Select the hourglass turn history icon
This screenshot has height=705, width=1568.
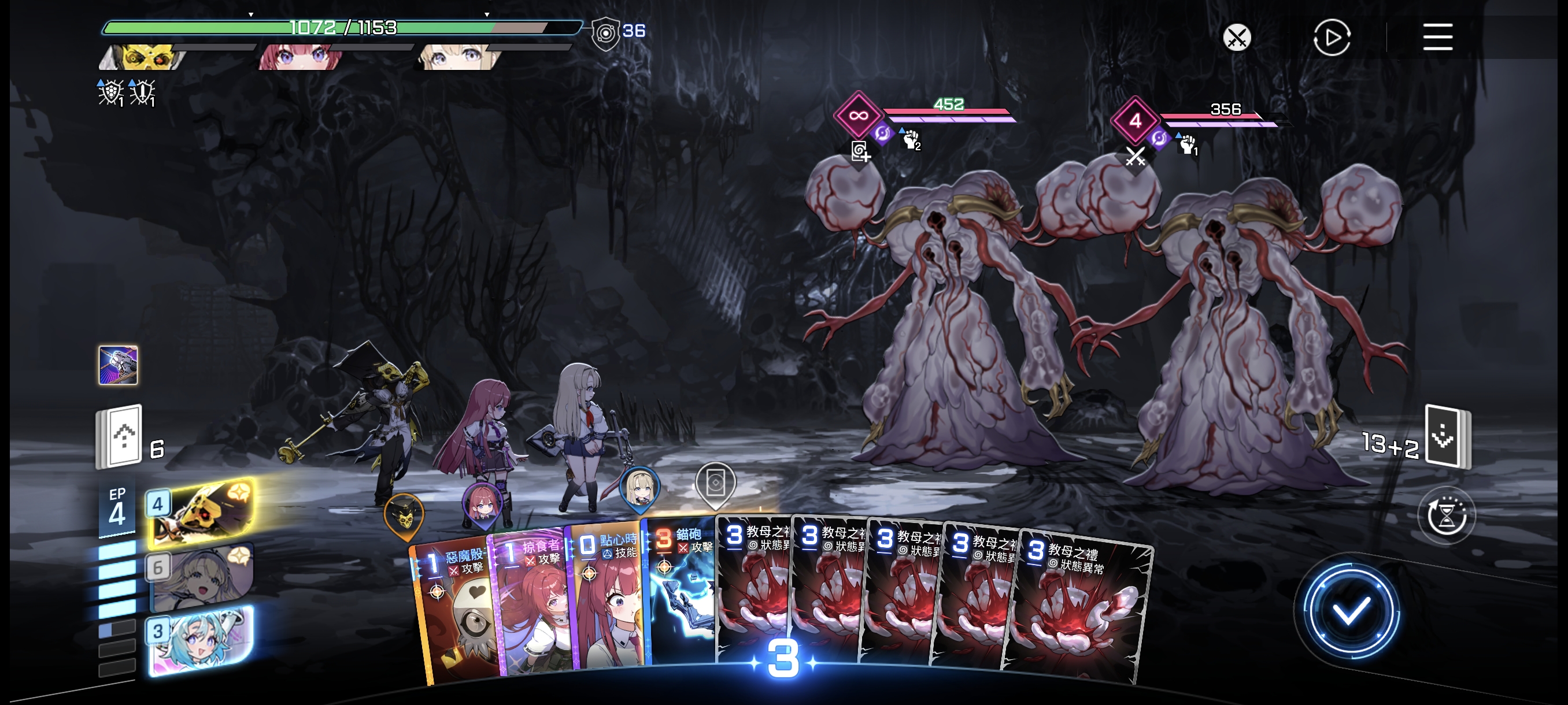click(x=1445, y=517)
